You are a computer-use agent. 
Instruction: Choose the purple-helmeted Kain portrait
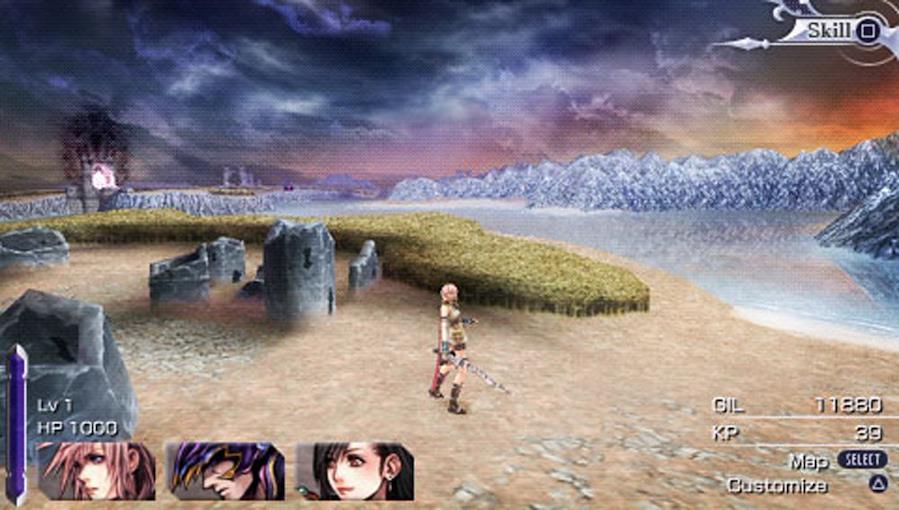pos(225,471)
